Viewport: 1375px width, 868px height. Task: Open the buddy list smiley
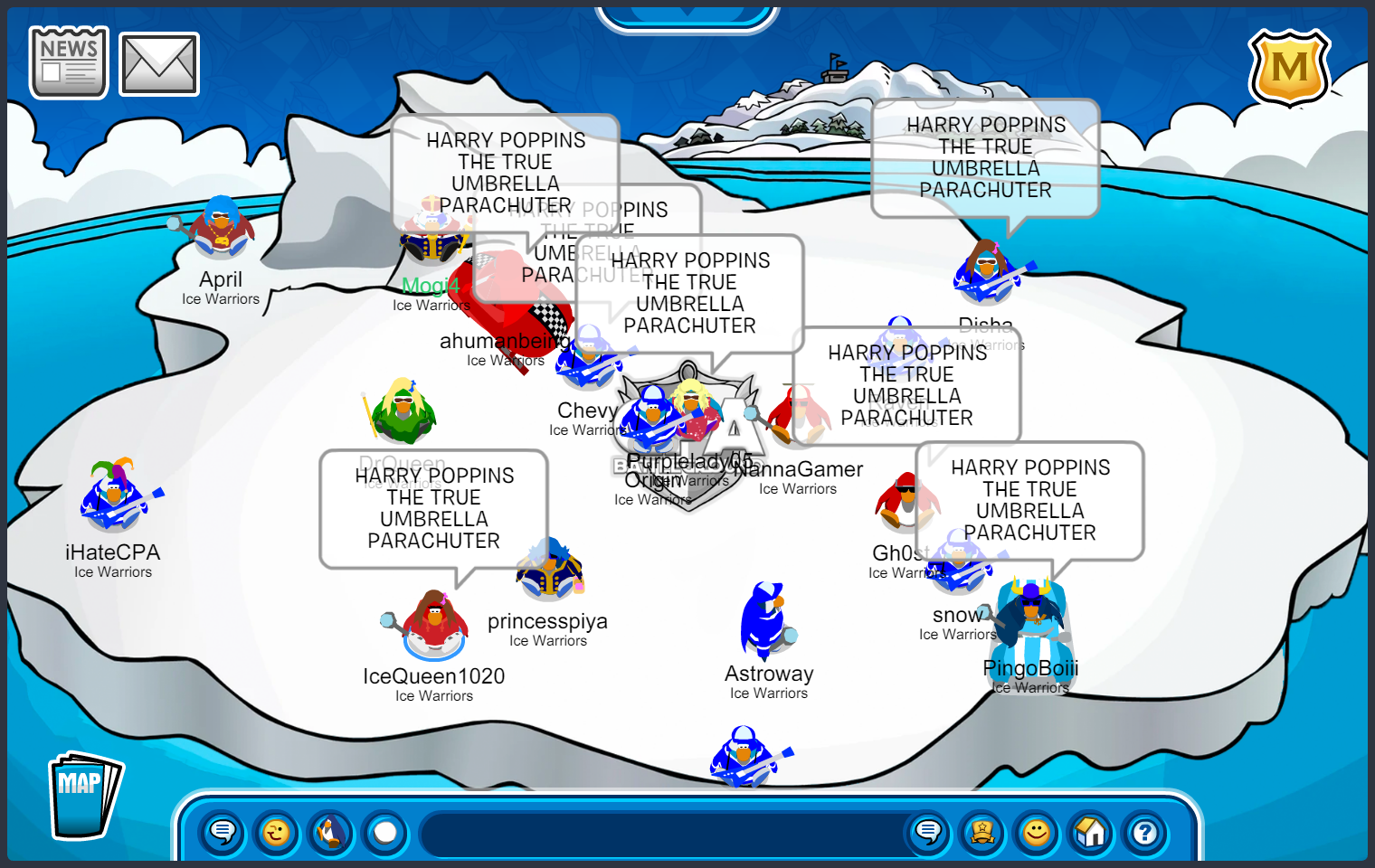tap(1037, 832)
